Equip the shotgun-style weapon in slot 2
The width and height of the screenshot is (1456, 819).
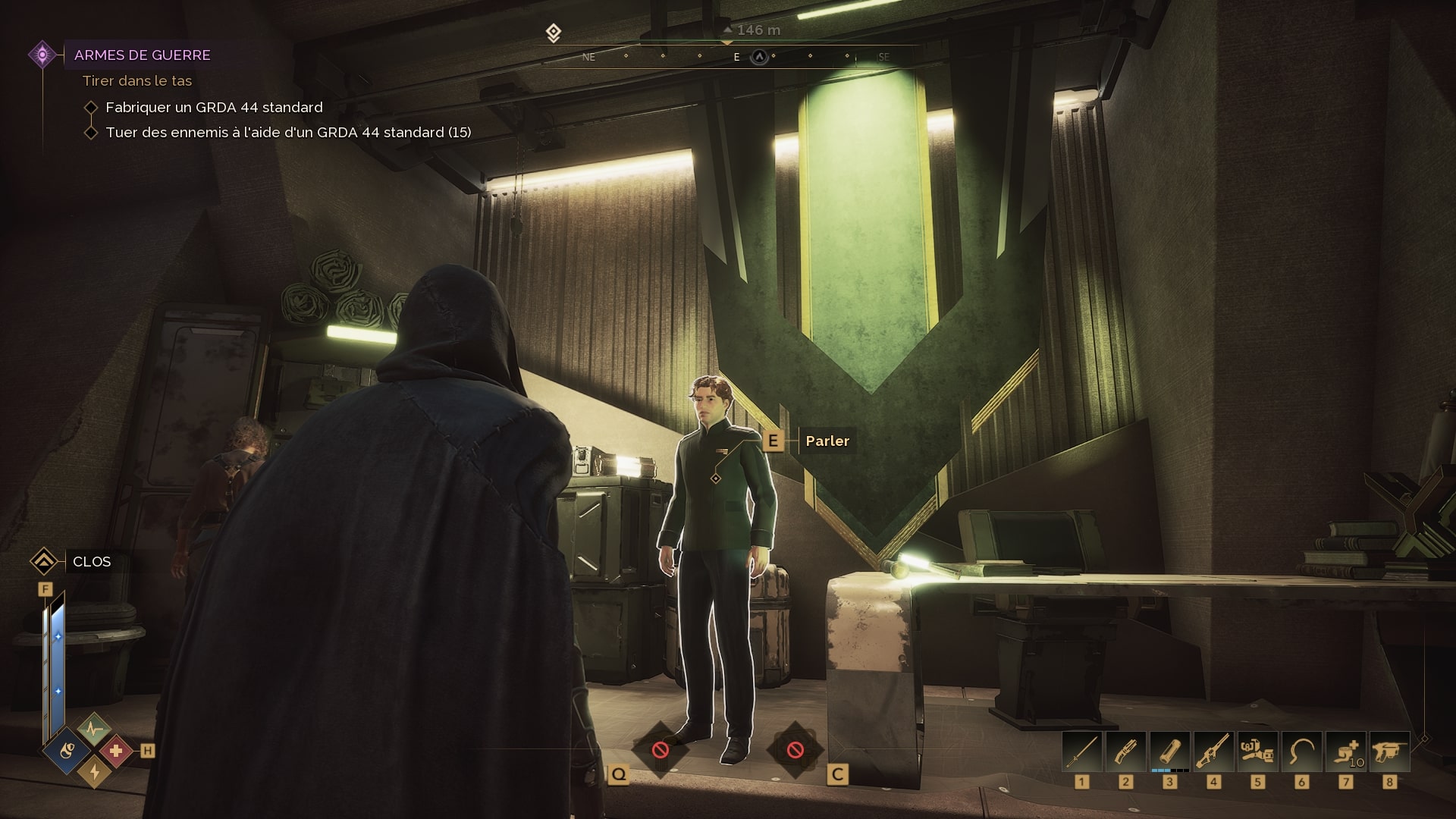1125,752
